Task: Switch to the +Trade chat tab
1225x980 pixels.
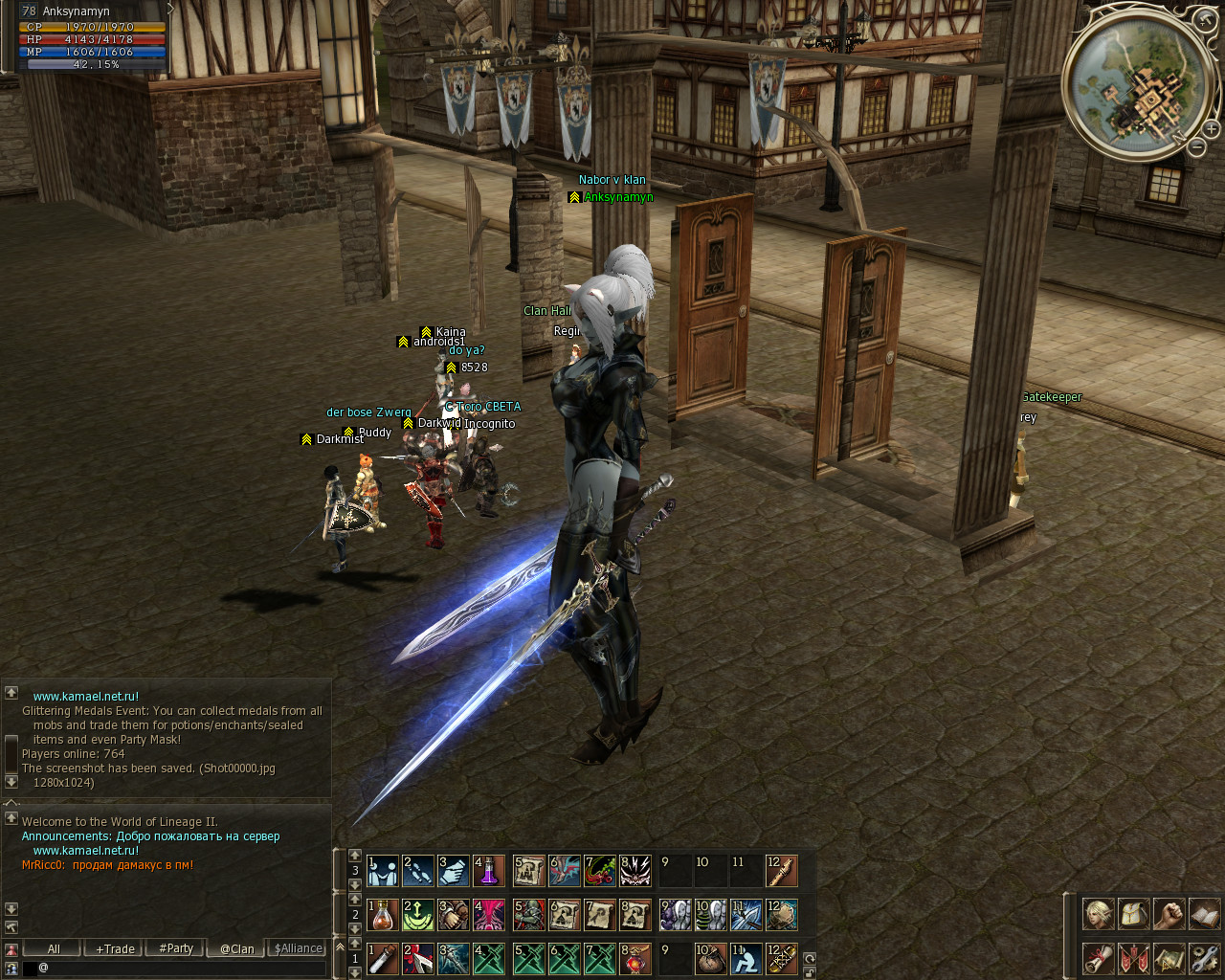Action: 115,948
